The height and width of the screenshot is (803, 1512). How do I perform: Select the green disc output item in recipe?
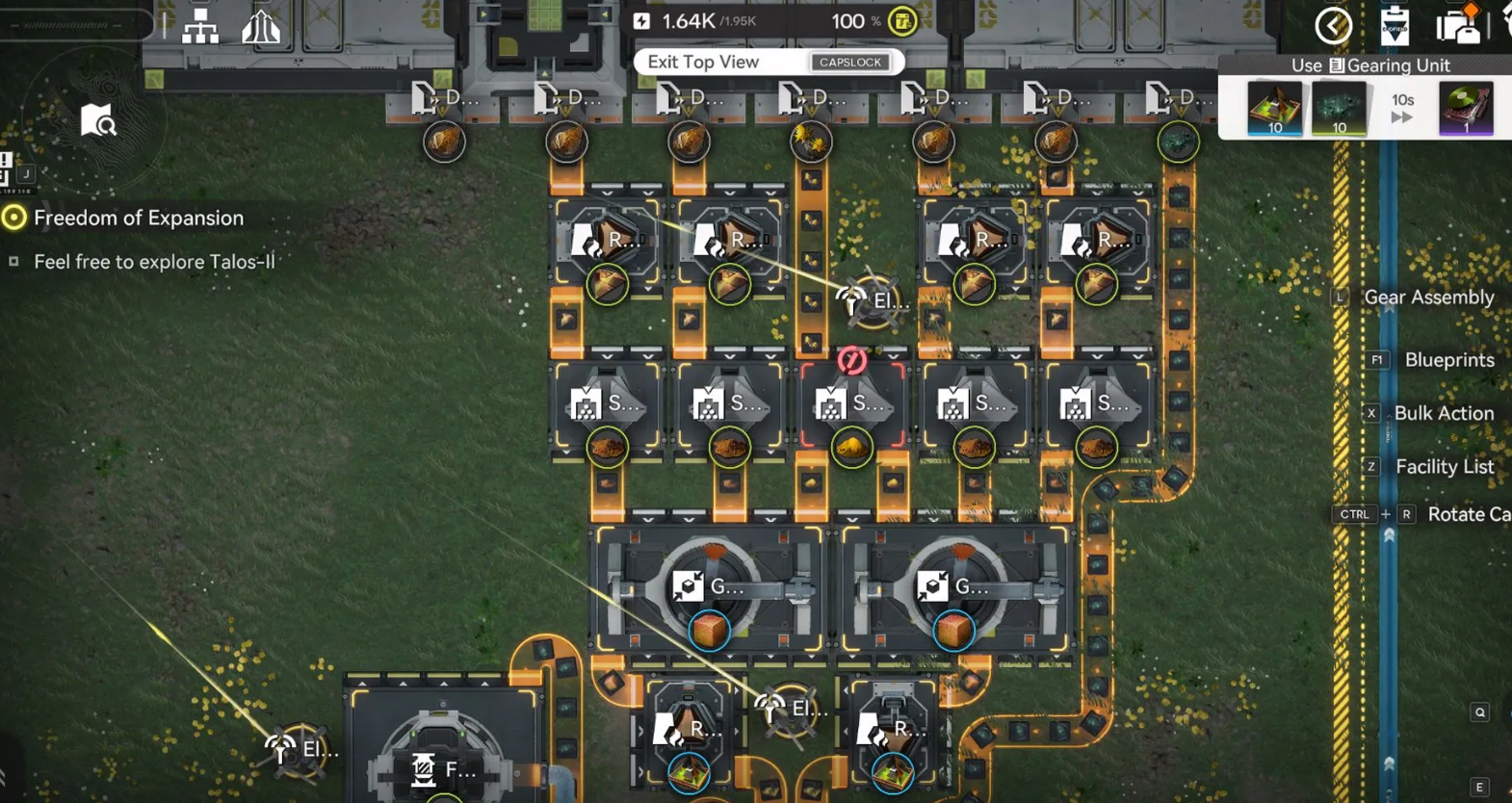pyautogui.click(x=1465, y=108)
